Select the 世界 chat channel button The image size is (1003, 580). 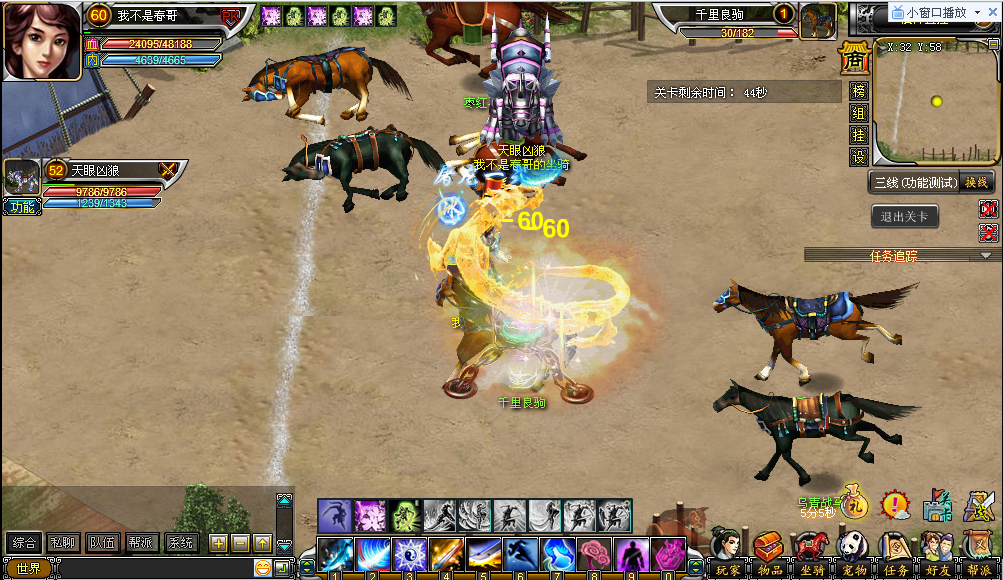pyautogui.click(x=27, y=568)
